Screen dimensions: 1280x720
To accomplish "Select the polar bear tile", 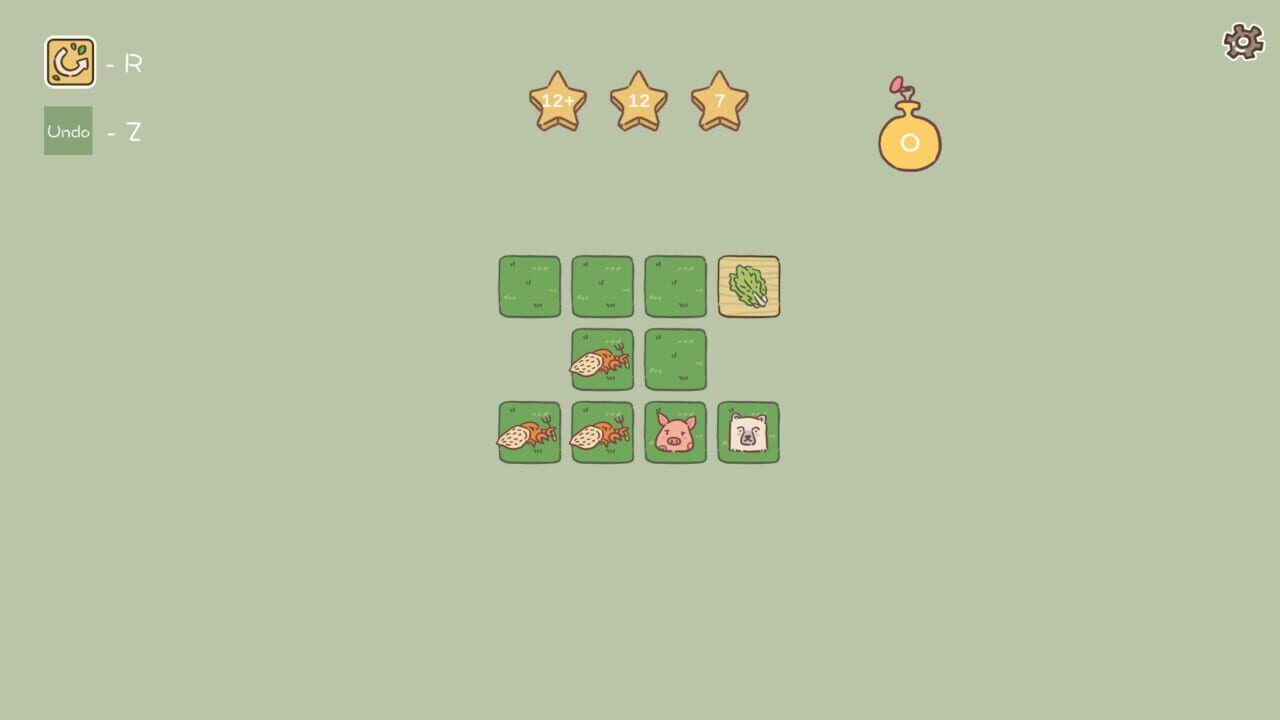I will 748,432.
